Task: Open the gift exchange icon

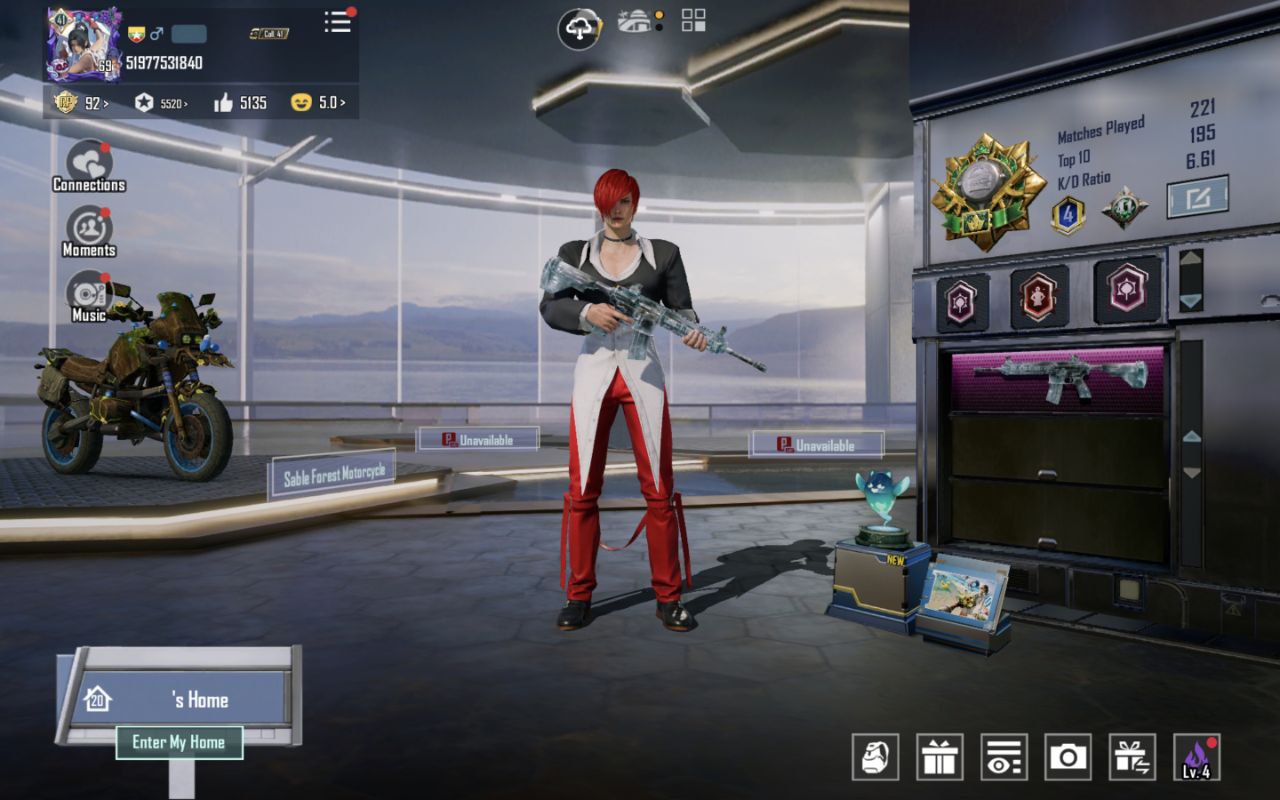Action: tap(1132, 757)
